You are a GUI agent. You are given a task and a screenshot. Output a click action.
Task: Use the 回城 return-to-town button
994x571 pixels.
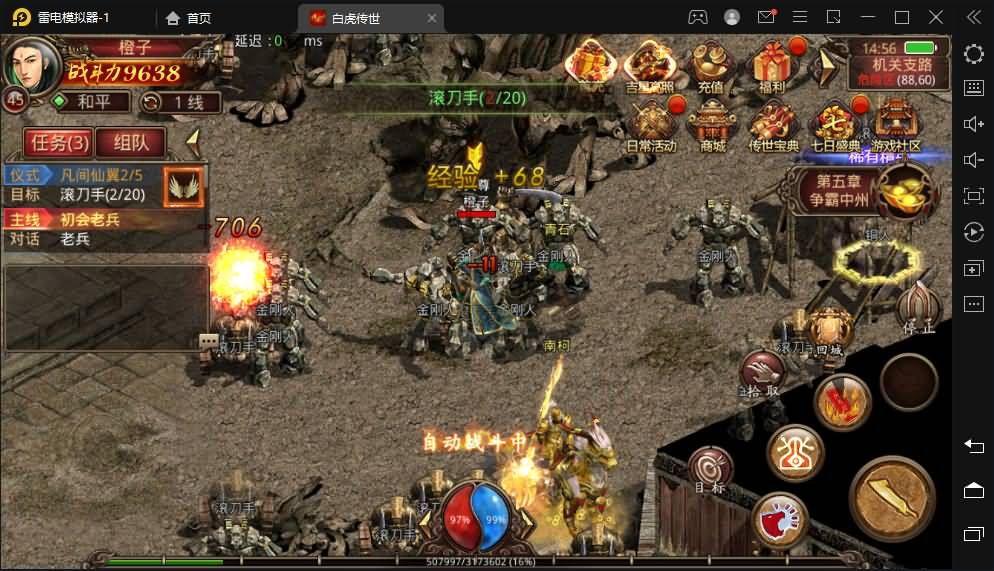[x=829, y=332]
